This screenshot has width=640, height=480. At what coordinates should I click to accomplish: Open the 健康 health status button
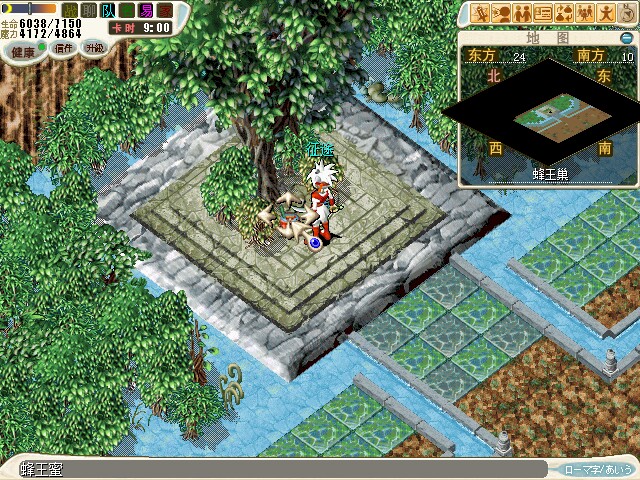pos(24,49)
